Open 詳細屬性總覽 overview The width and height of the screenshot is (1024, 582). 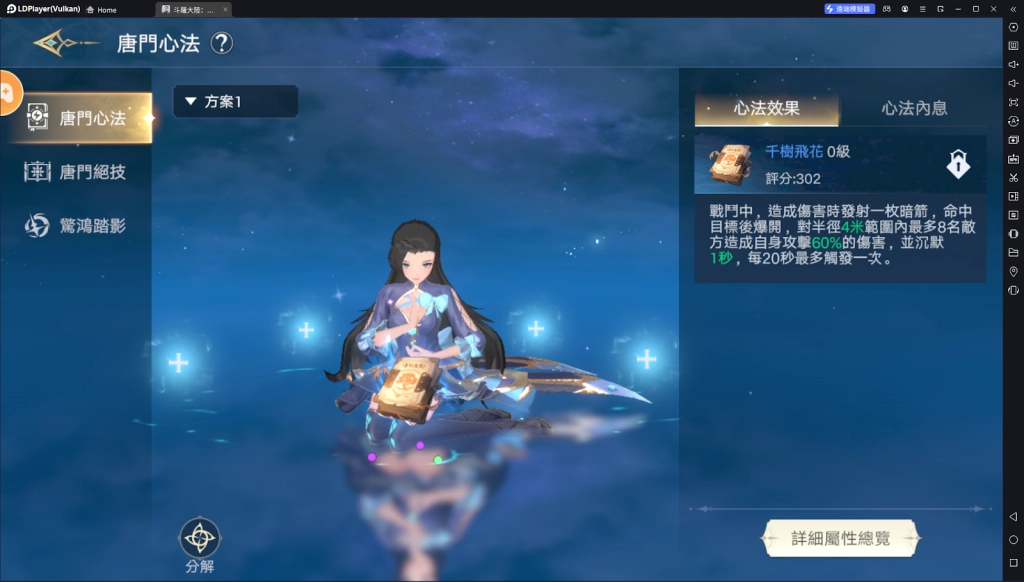(x=840, y=538)
